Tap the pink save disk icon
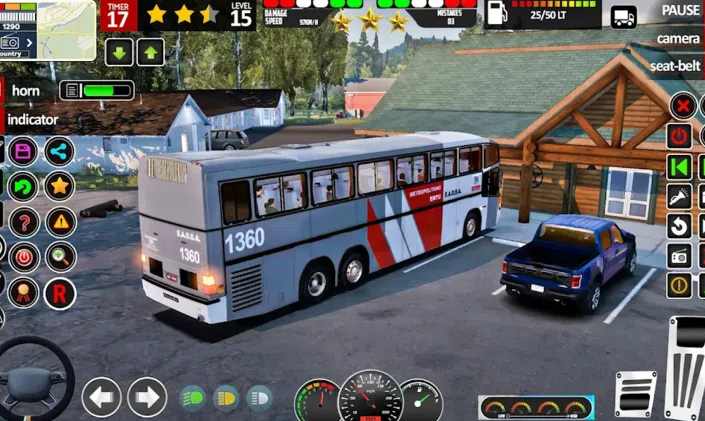The height and width of the screenshot is (421, 705). tap(23, 152)
